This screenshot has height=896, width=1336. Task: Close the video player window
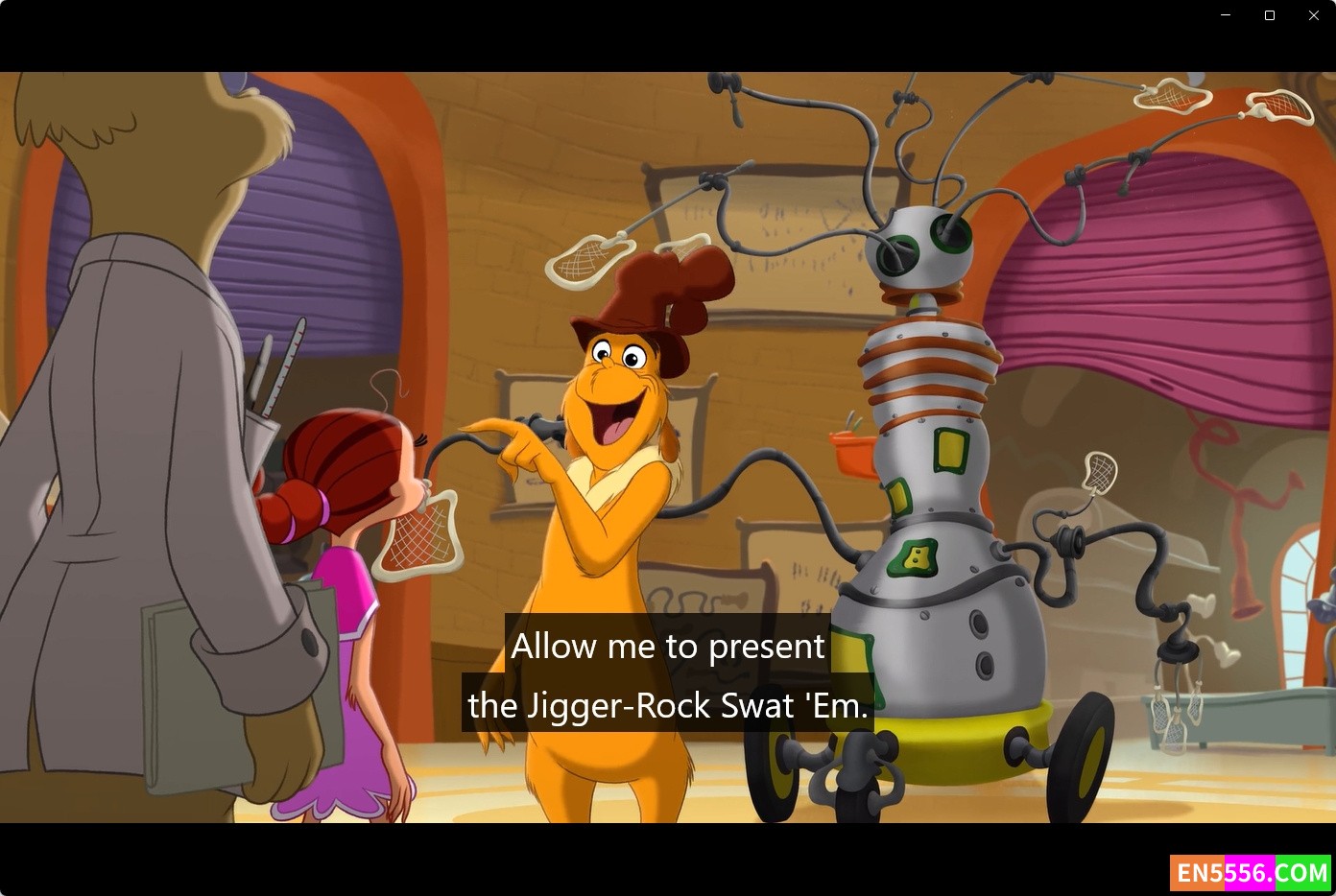1314,15
